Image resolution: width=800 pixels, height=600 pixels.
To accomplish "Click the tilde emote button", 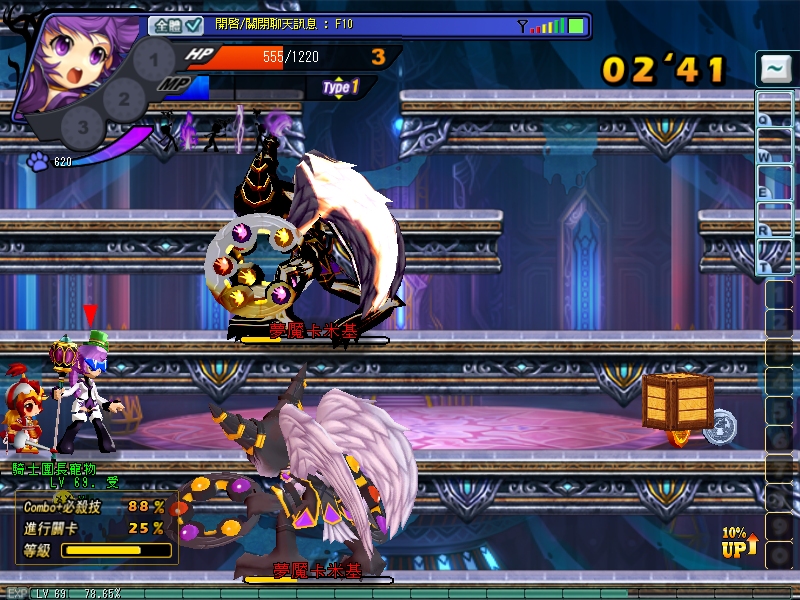I will tap(775, 70).
